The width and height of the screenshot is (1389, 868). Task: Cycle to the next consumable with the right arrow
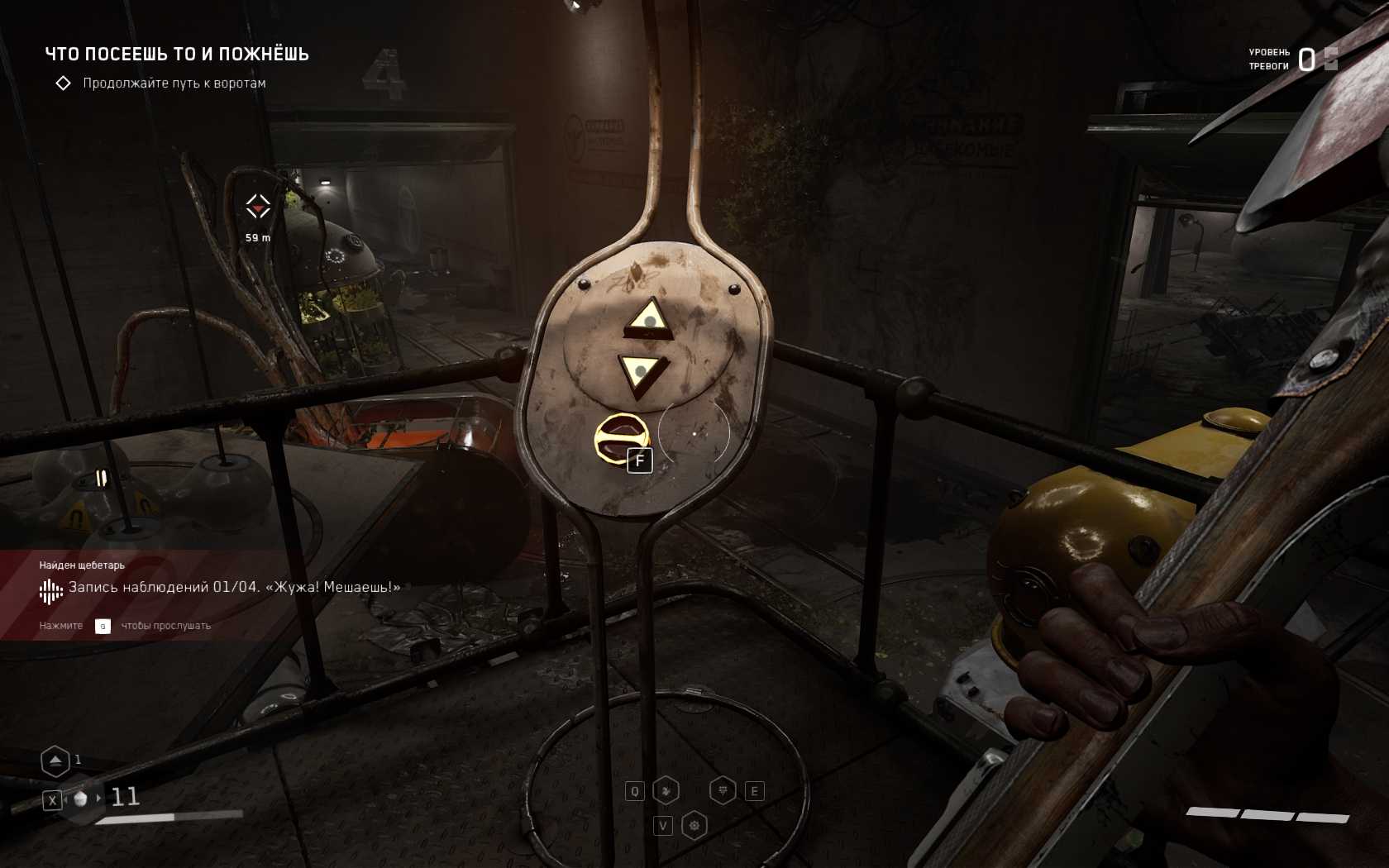(x=99, y=798)
